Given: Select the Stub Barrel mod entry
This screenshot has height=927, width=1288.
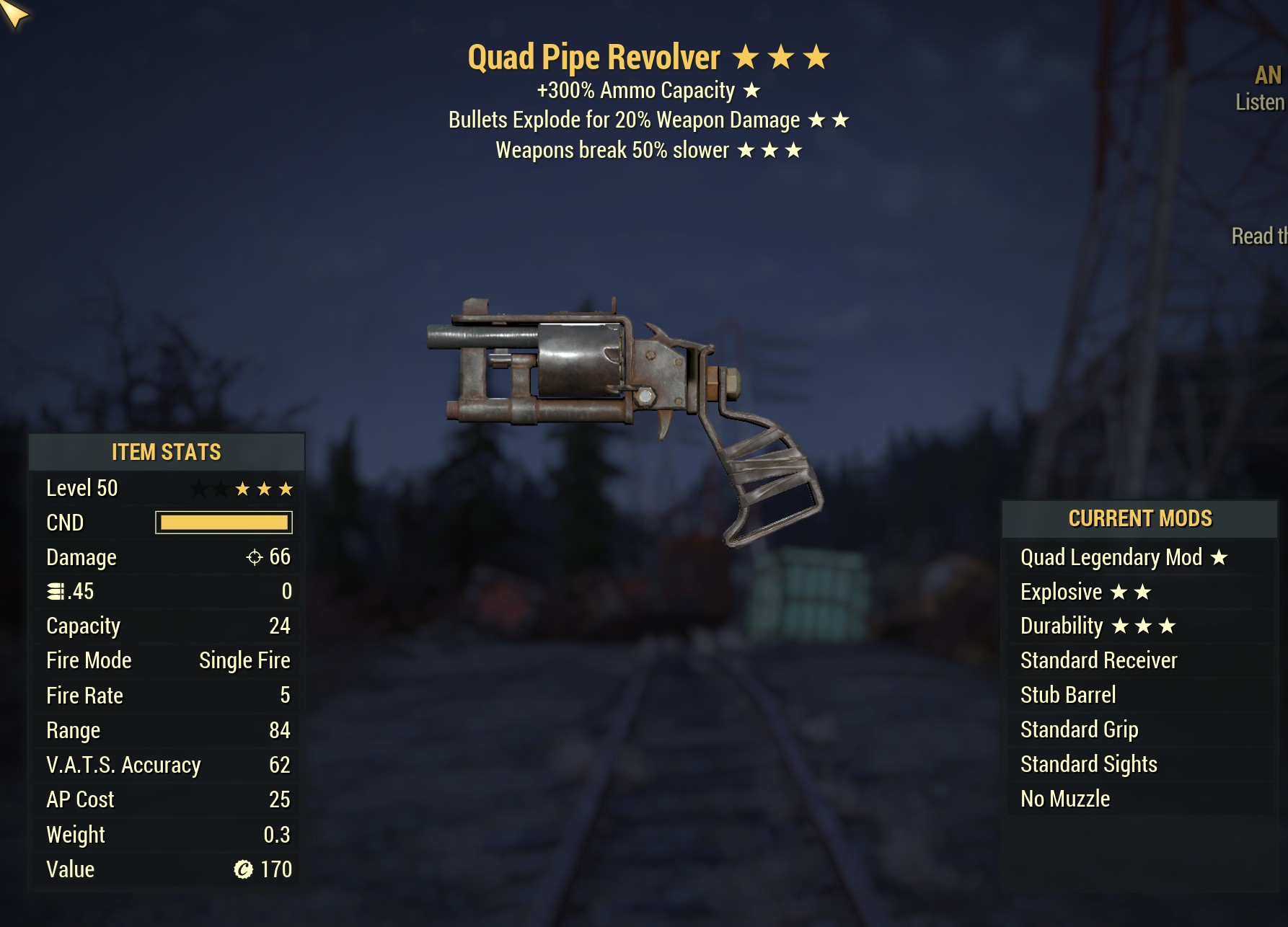Looking at the screenshot, I should 1069,695.
